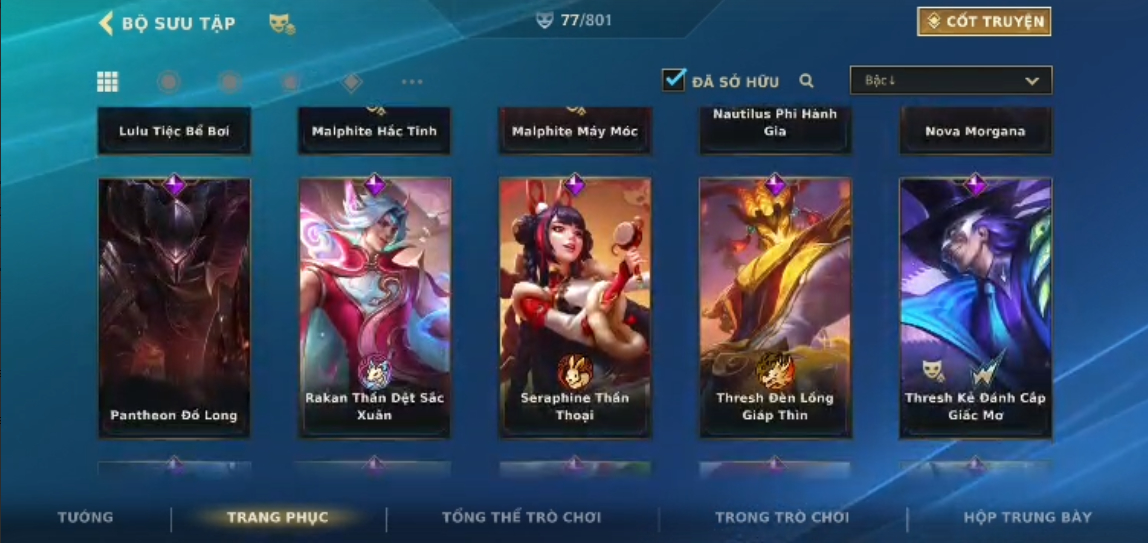Image resolution: width=1148 pixels, height=543 pixels.
Task: Pick Thresh Đèn Lồng Giáp Thìn skin
Action: pos(775,307)
